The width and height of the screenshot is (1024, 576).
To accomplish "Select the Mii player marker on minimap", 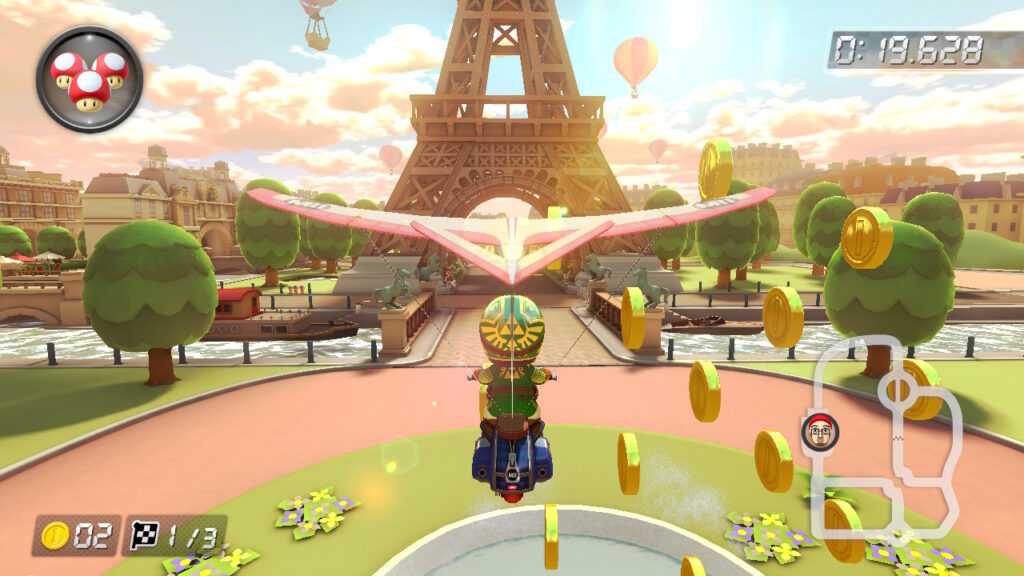I will coord(820,431).
